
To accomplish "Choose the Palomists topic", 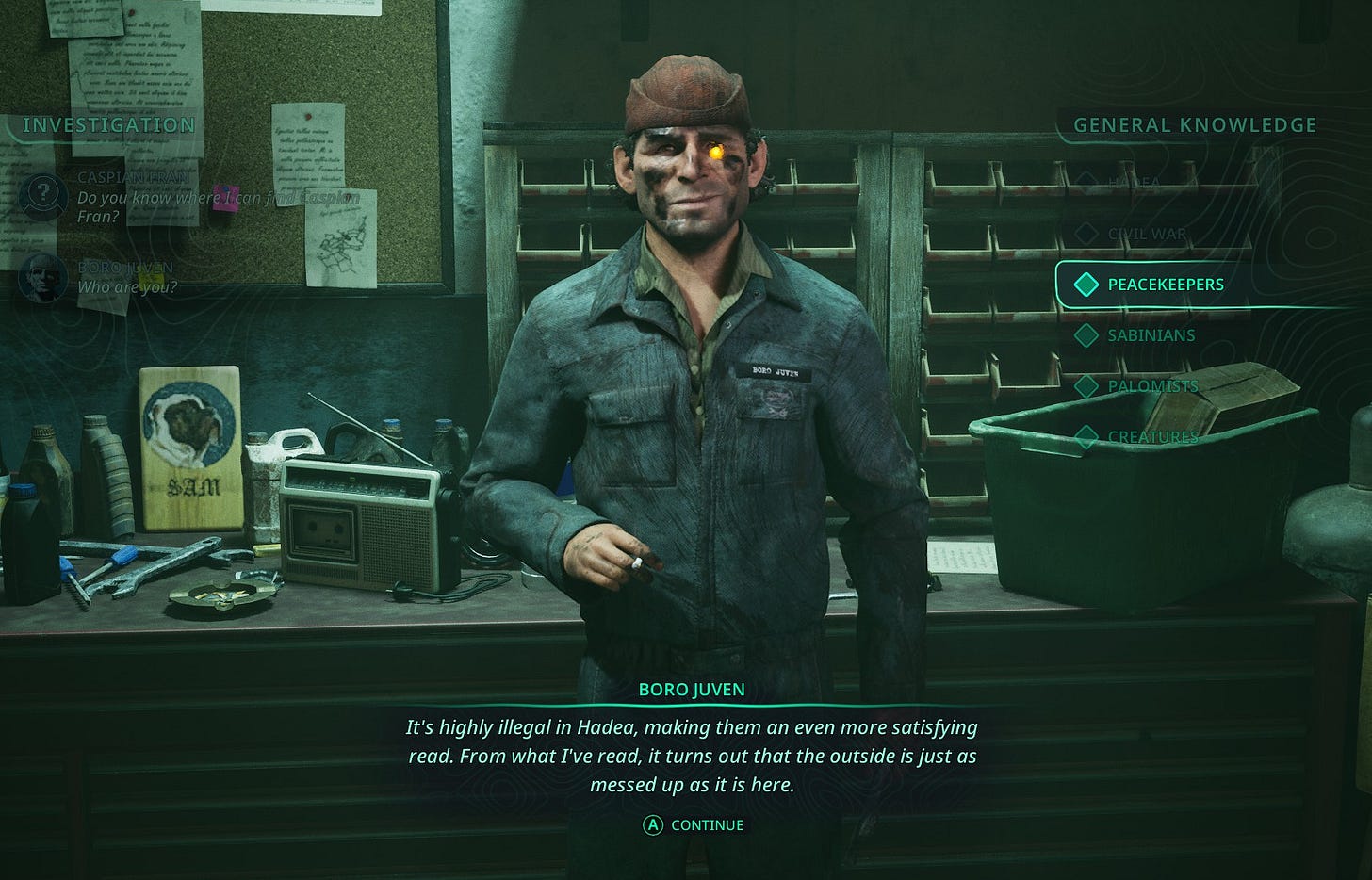I will (1152, 386).
